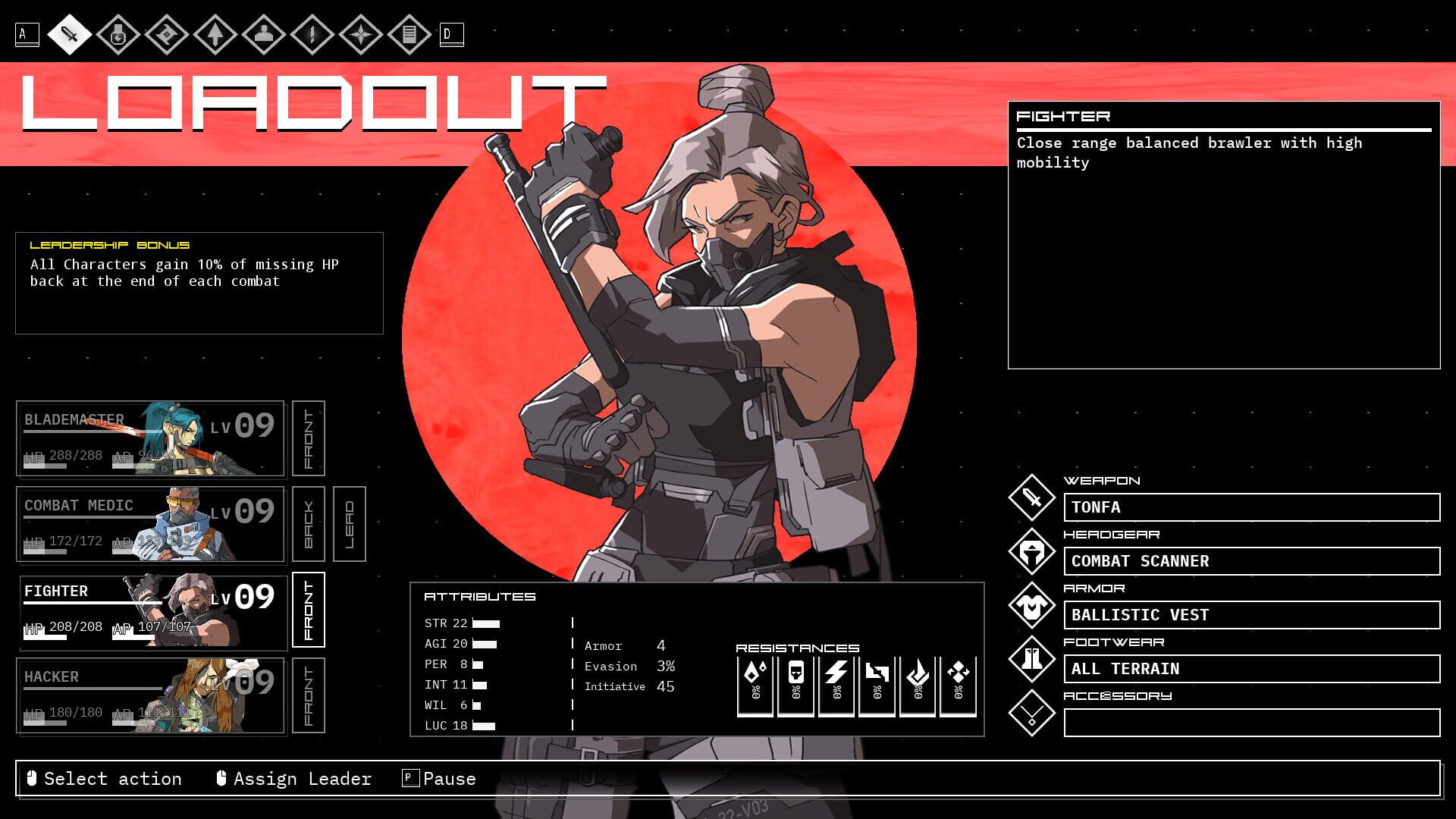Select the blade icon near the star icon
Screen dimensions: 1456x819
[314, 34]
